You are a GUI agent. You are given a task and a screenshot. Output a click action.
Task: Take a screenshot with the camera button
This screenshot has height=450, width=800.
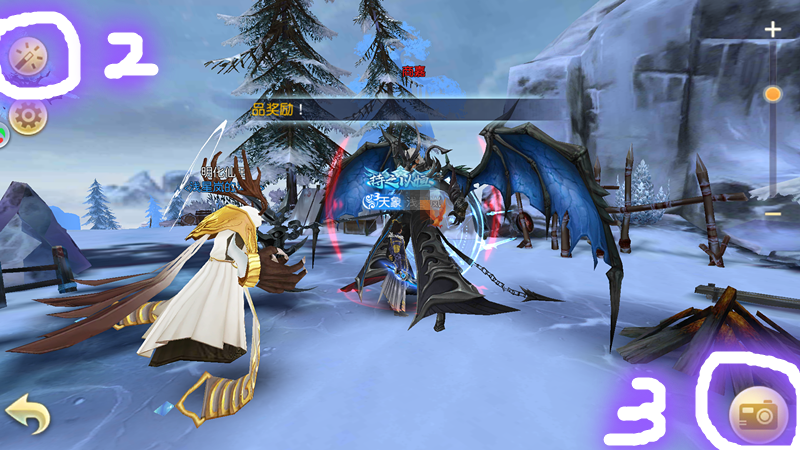pos(758,412)
